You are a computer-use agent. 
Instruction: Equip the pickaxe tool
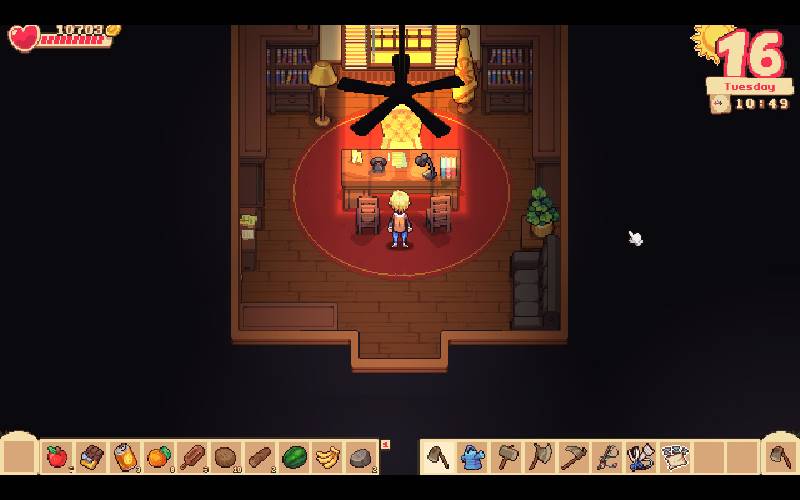click(574, 457)
